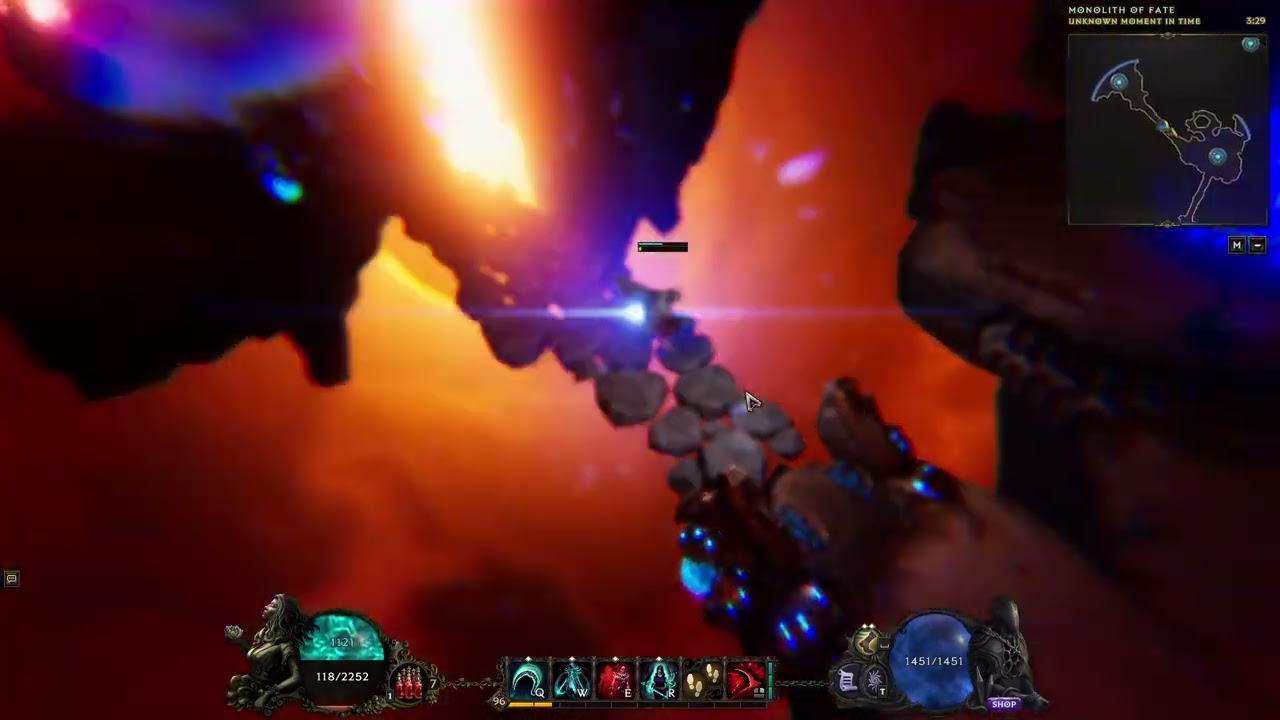
Task: Zoom out the minimap with minus button
Action: tap(1258, 245)
